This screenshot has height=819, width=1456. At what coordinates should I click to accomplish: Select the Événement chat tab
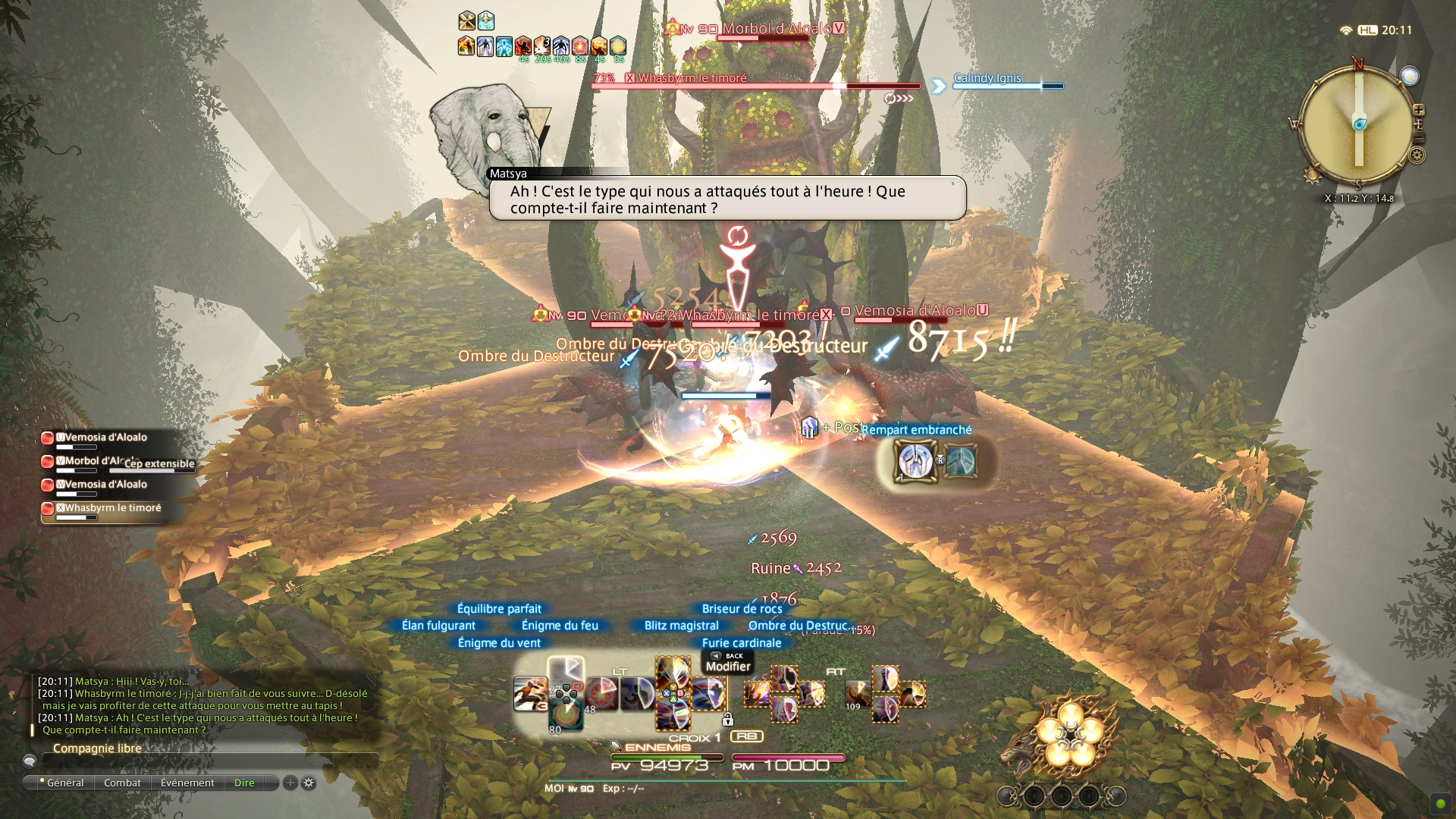click(187, 783)
